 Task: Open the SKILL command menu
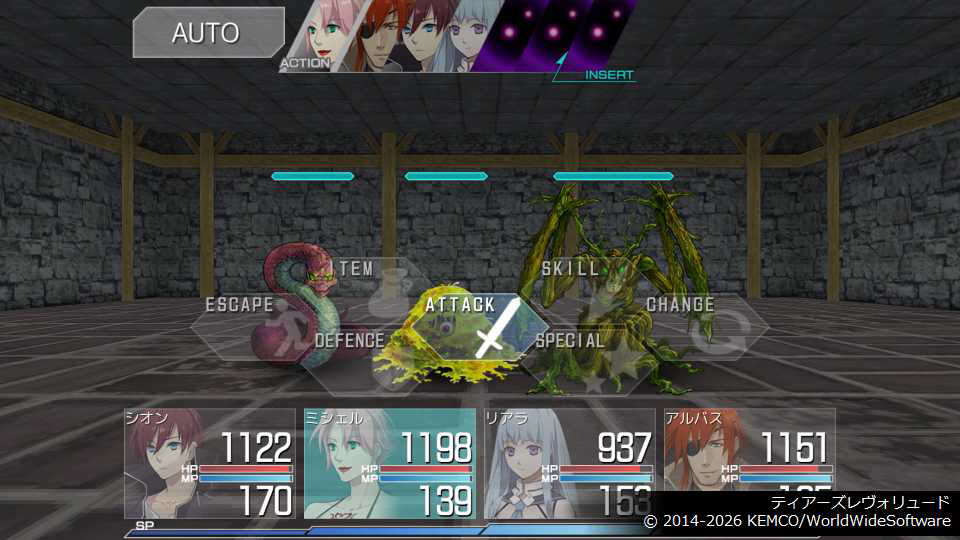pyautogui.click(x=571, y=269)
